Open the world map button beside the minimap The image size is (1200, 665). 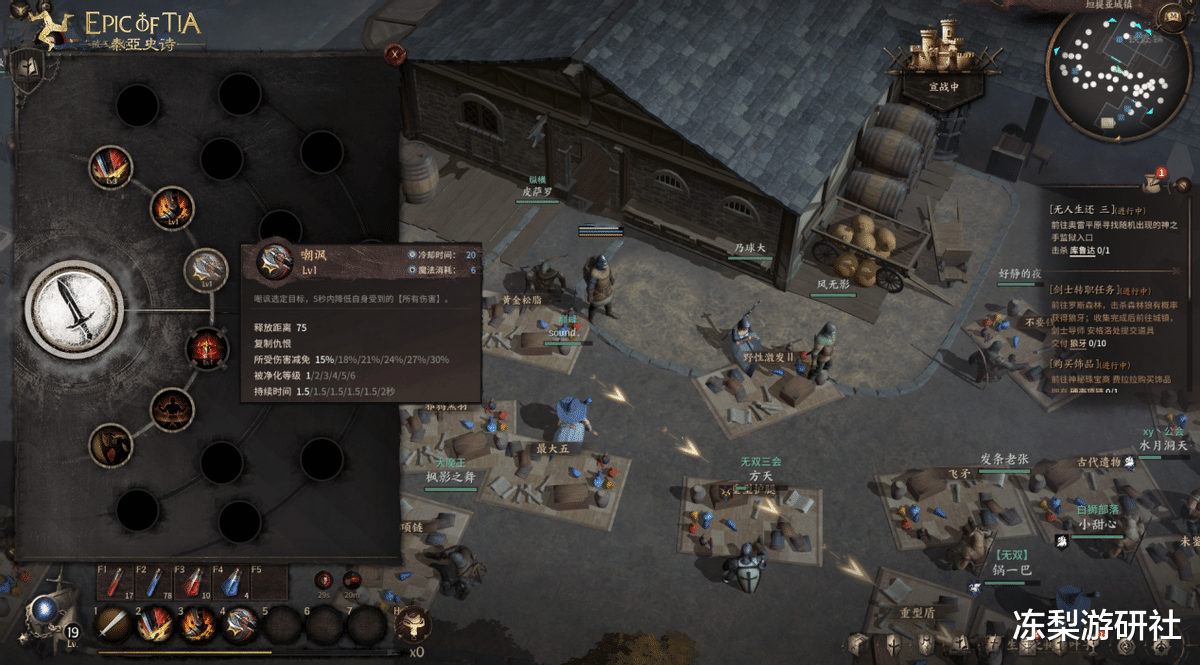pos(1170,17)
